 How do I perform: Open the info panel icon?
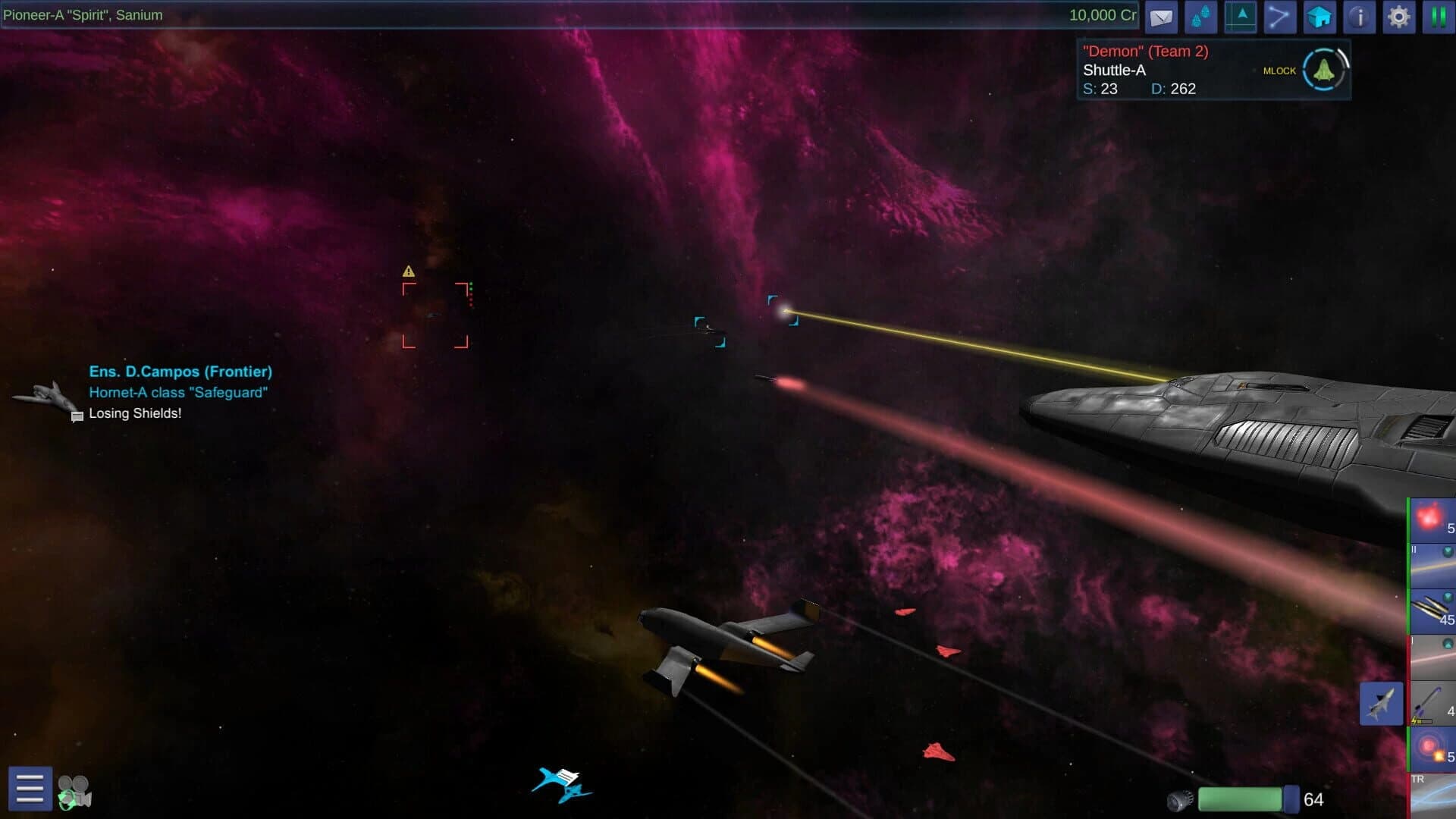coord(1360,17)
